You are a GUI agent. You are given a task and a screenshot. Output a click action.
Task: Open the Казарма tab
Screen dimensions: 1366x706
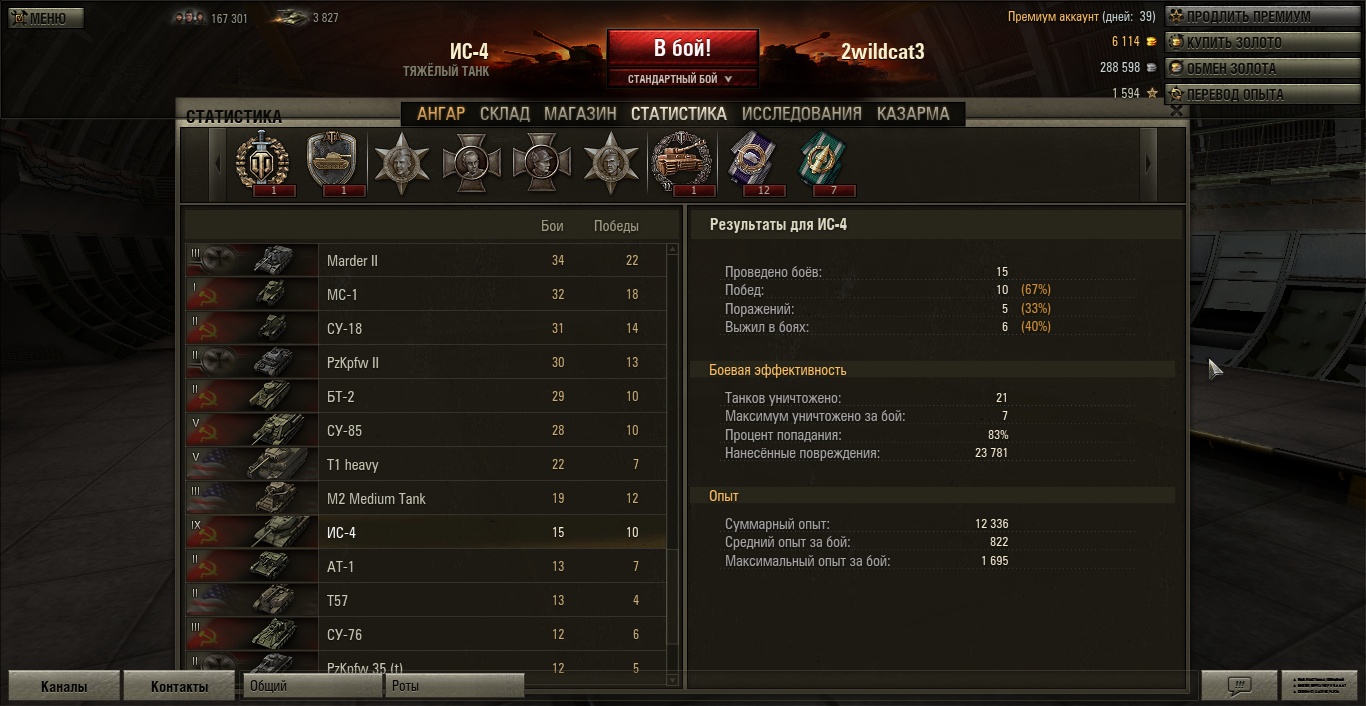point(913,114)
